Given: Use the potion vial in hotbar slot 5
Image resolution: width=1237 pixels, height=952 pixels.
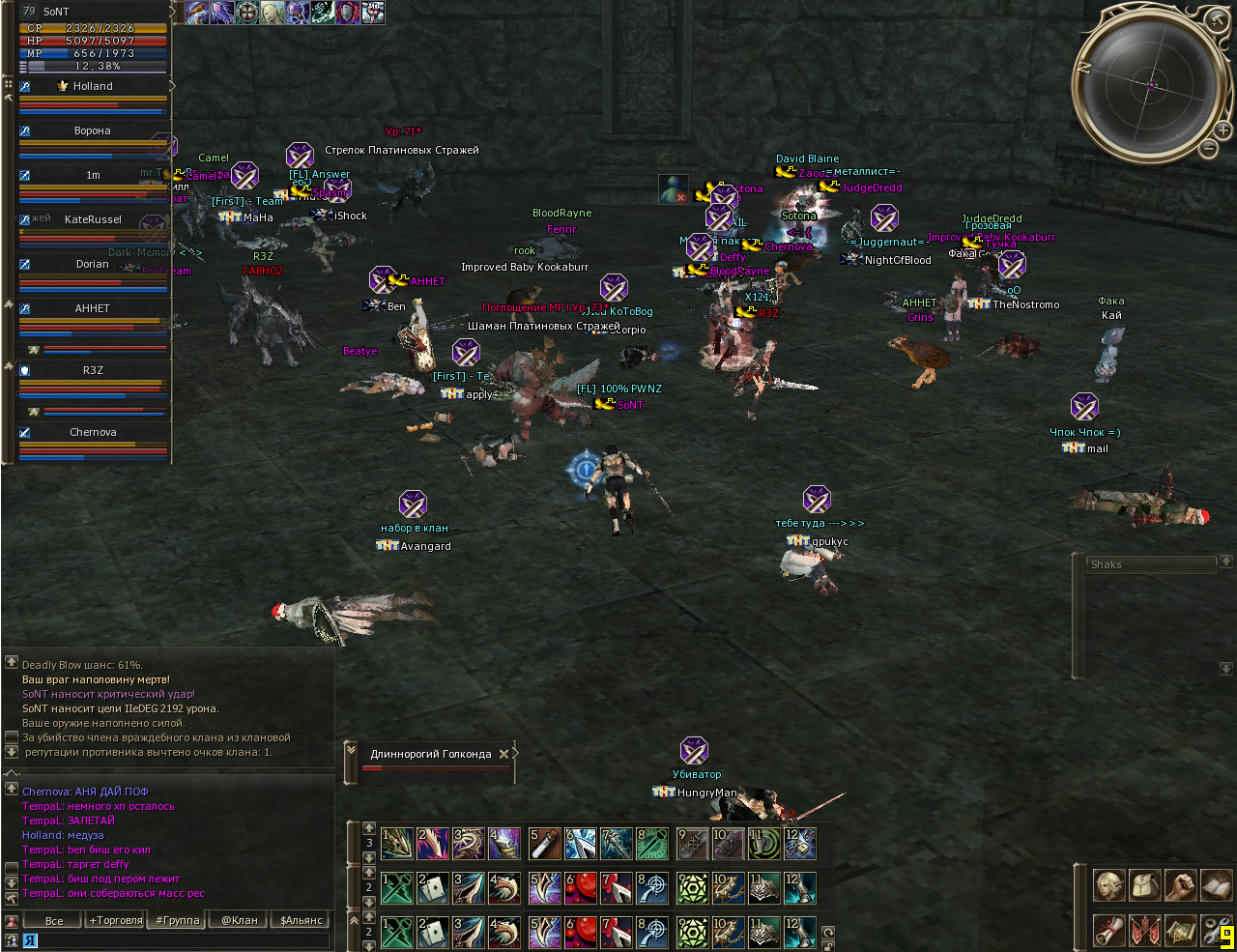Looking at the screenshot, I should click(545, 844).
